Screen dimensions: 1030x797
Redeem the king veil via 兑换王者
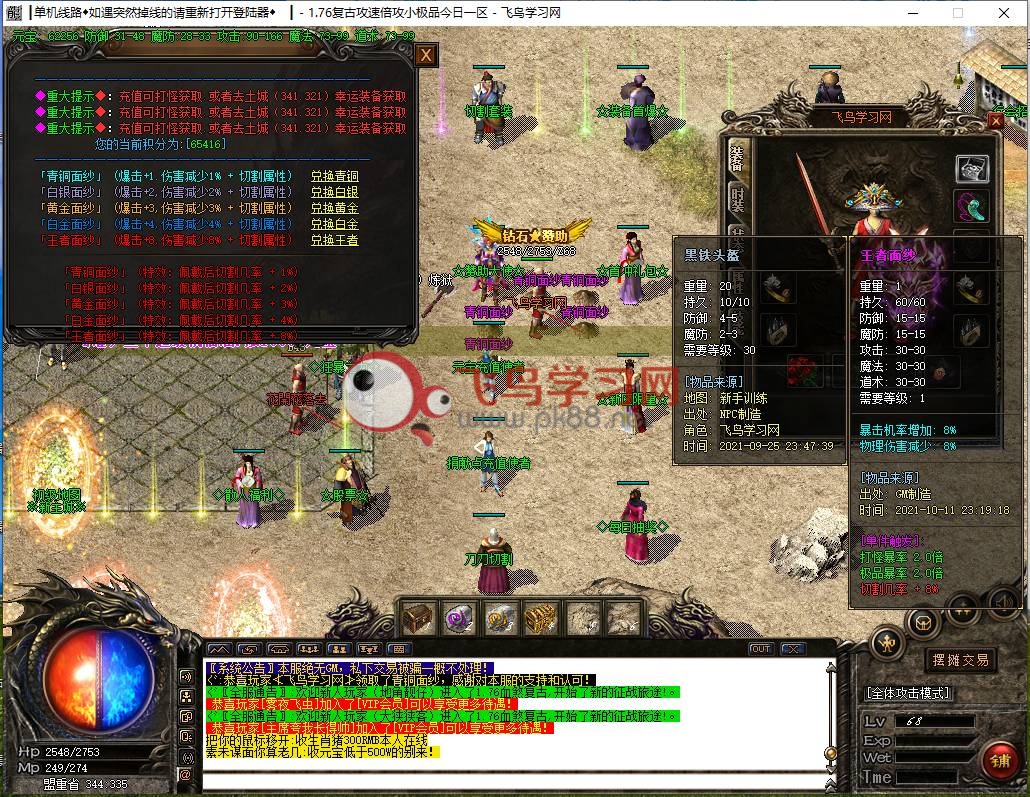(x=334, y=240)
